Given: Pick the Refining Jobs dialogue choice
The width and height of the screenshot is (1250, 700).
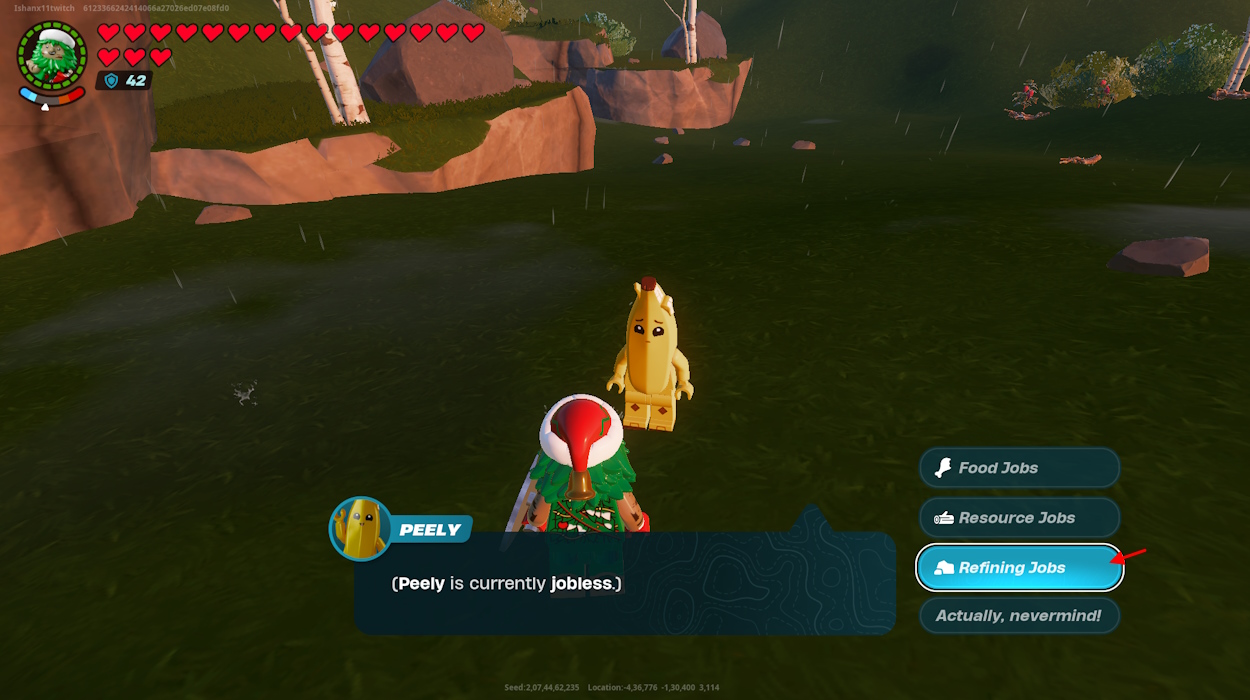Looking at the screenshot, I should click(1018, 568).
